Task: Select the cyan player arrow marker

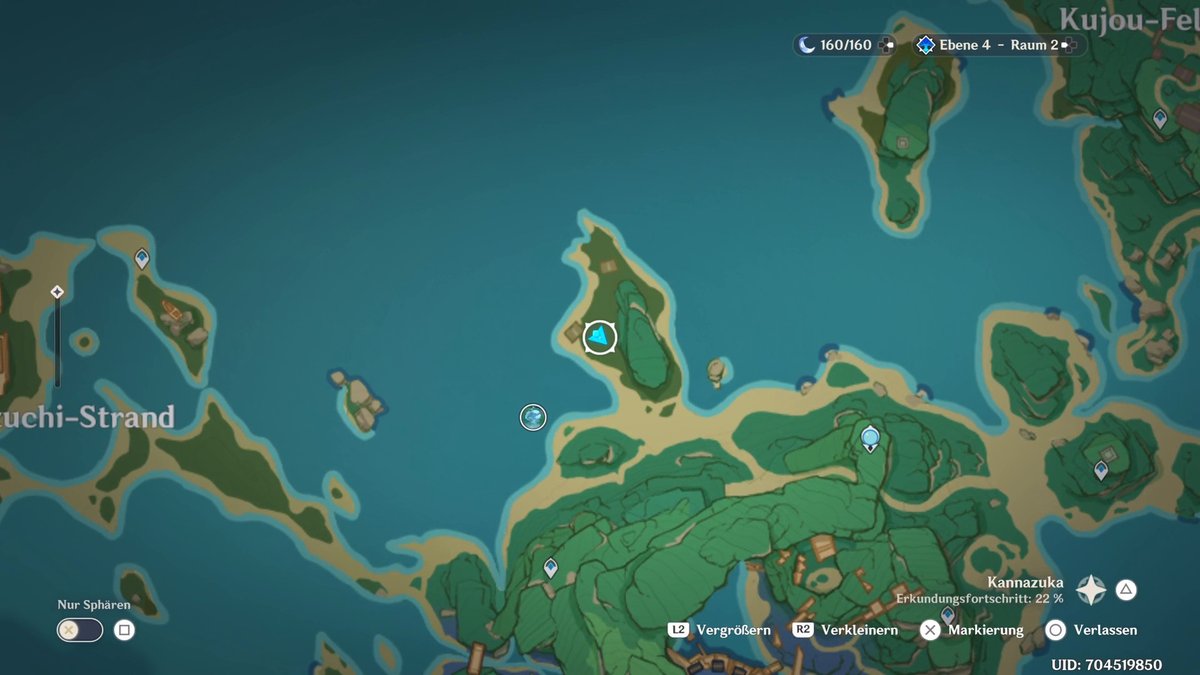Action: pyautogui.click(x=600, y=337)
